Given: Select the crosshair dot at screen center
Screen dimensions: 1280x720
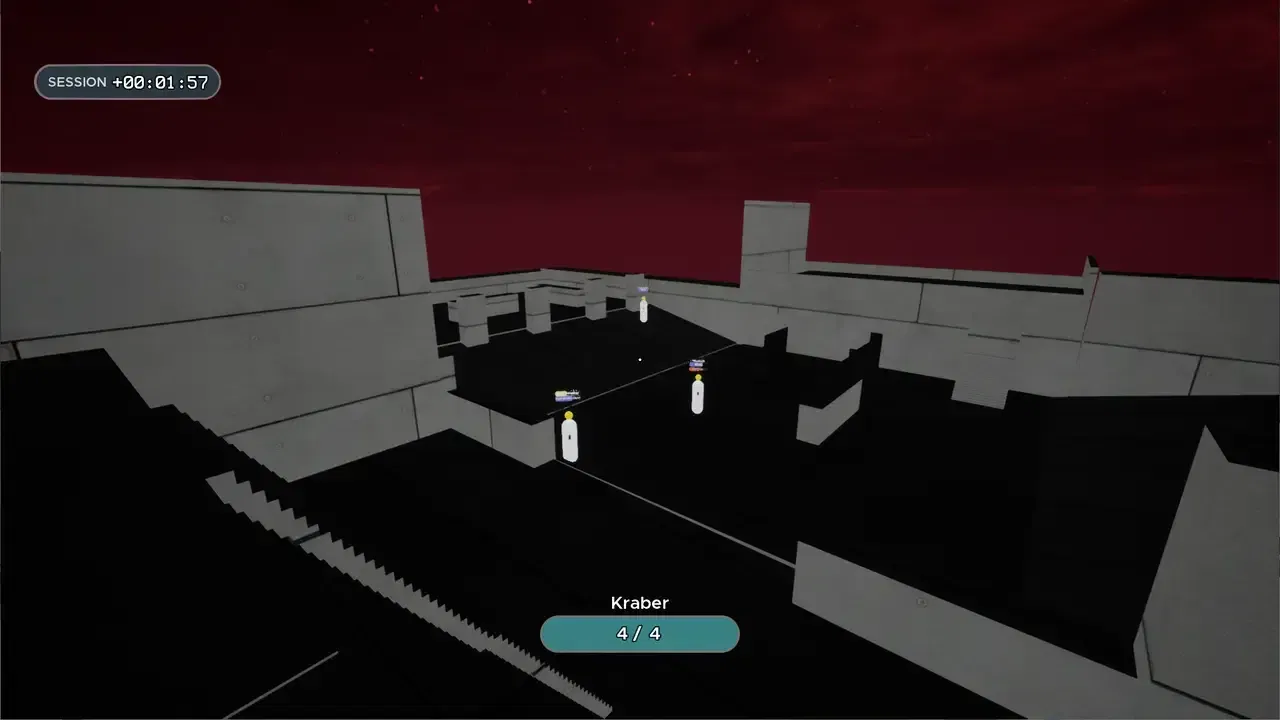Looking at the screenshot, I should [639, 359].
